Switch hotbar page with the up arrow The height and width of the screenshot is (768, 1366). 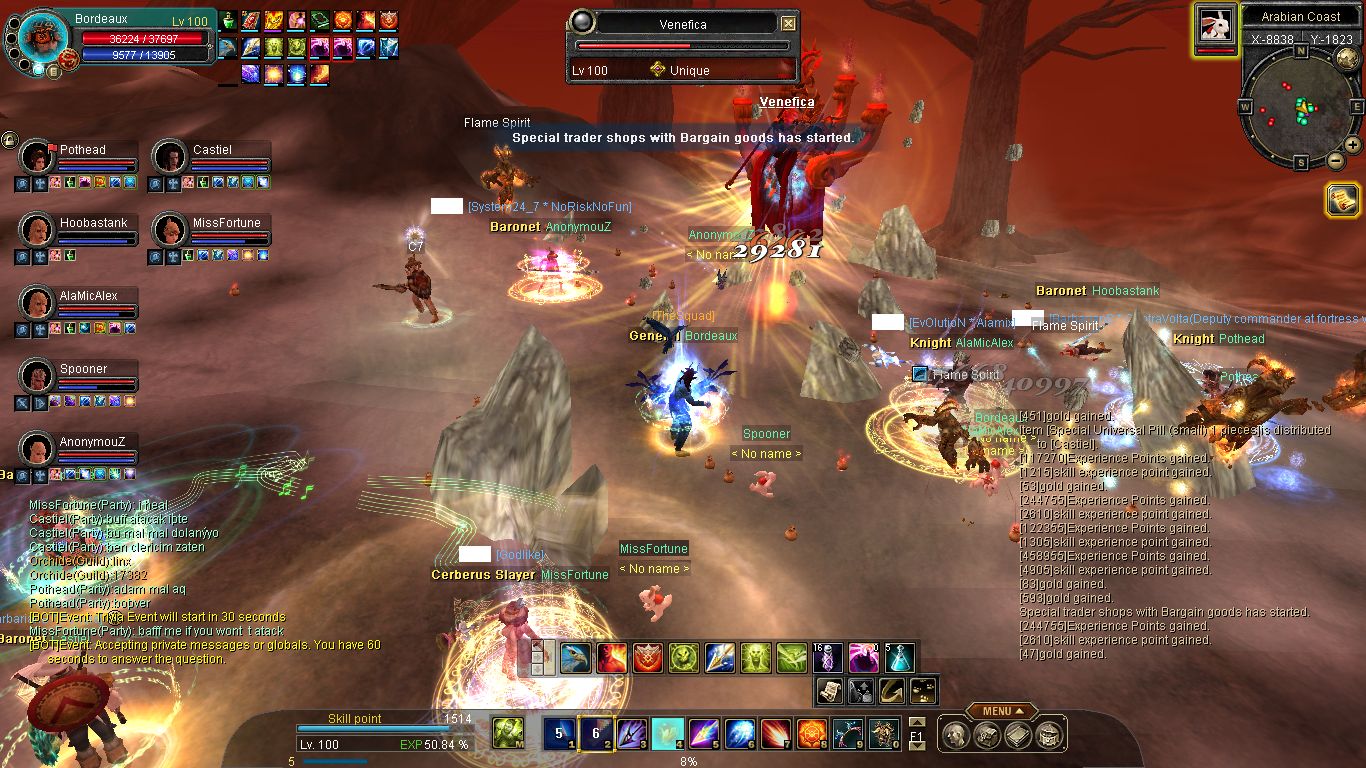(x=916, y=722)
